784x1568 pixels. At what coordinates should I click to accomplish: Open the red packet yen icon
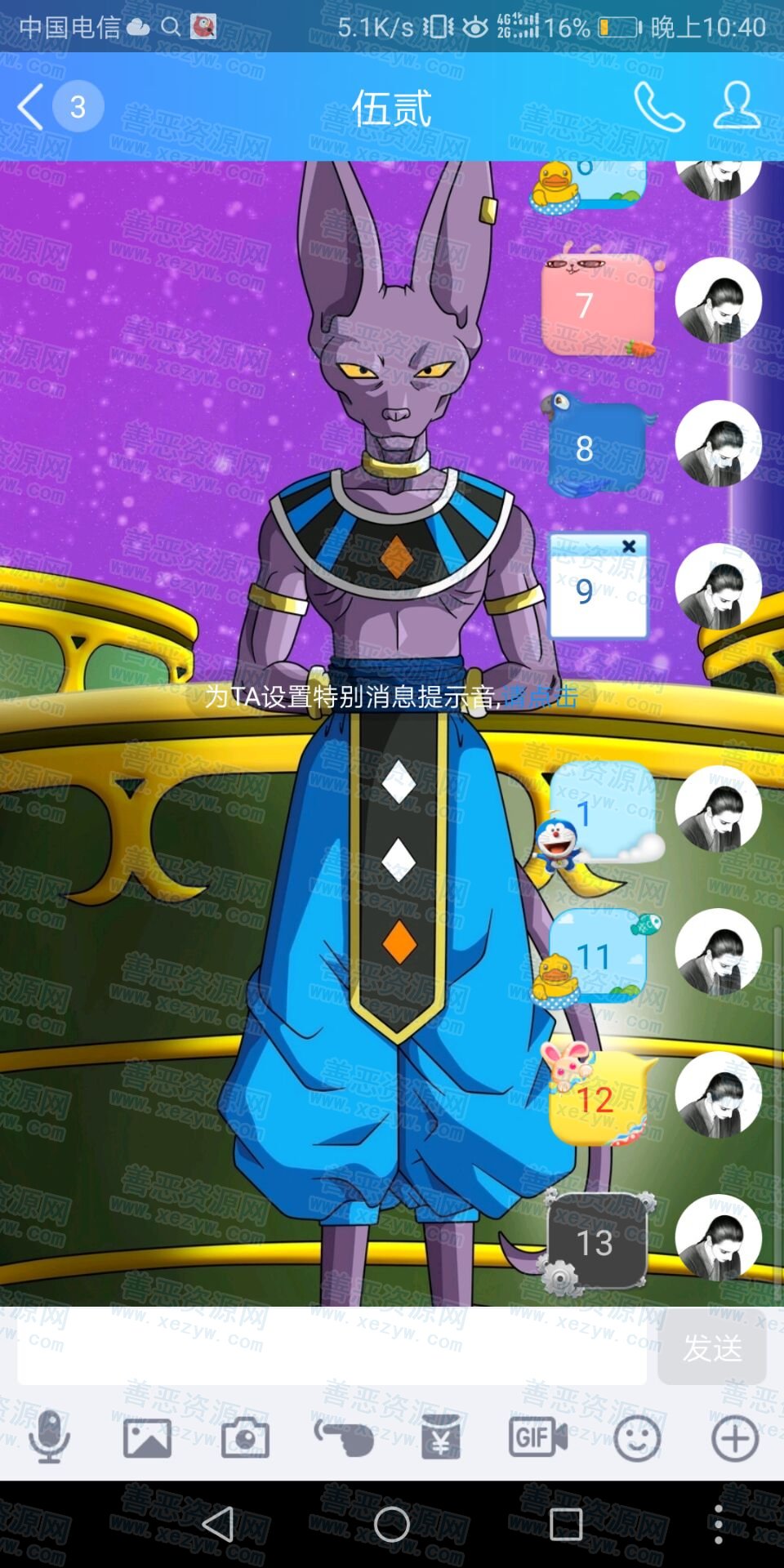(441, 1437)
